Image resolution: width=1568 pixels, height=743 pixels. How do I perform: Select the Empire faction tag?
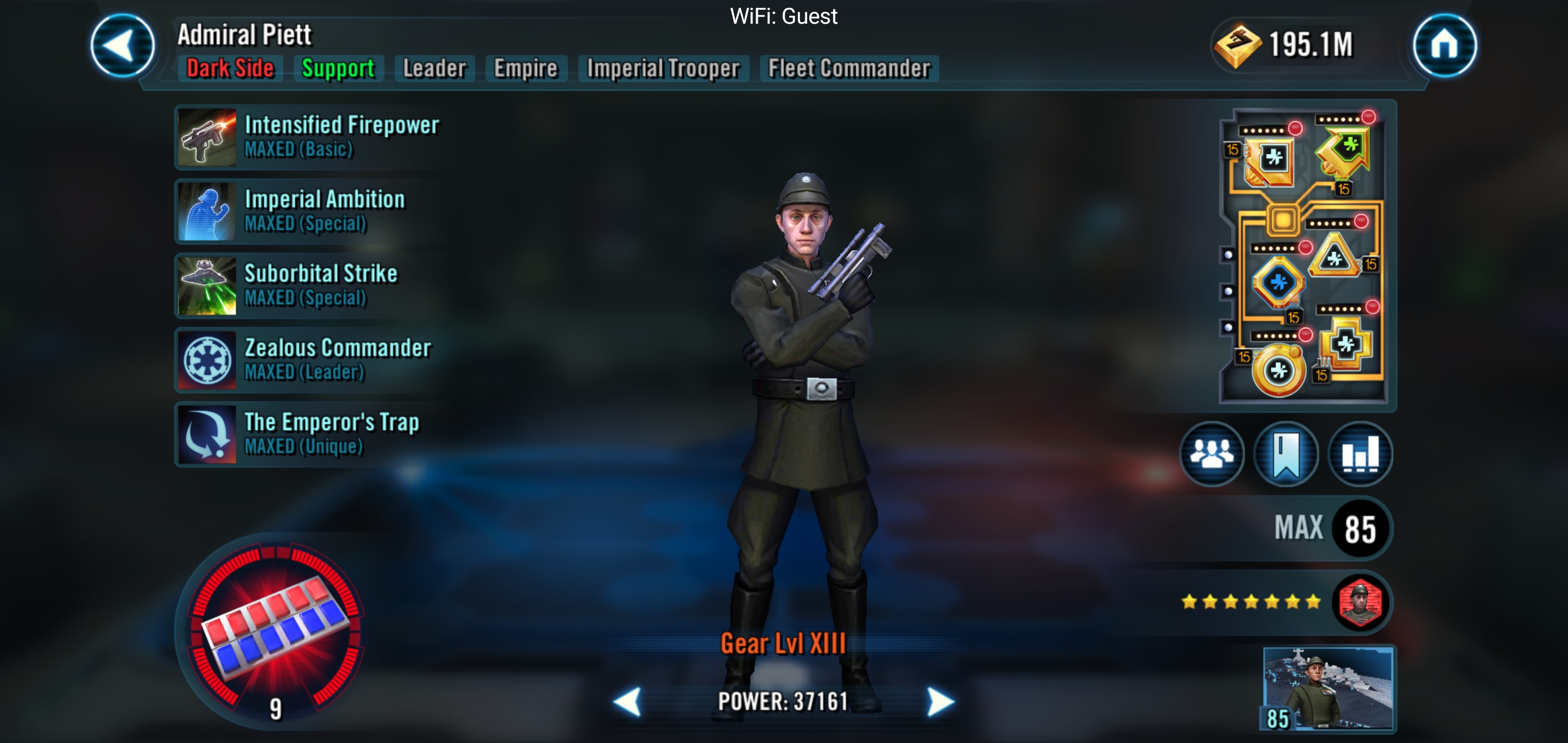[525, 68]
